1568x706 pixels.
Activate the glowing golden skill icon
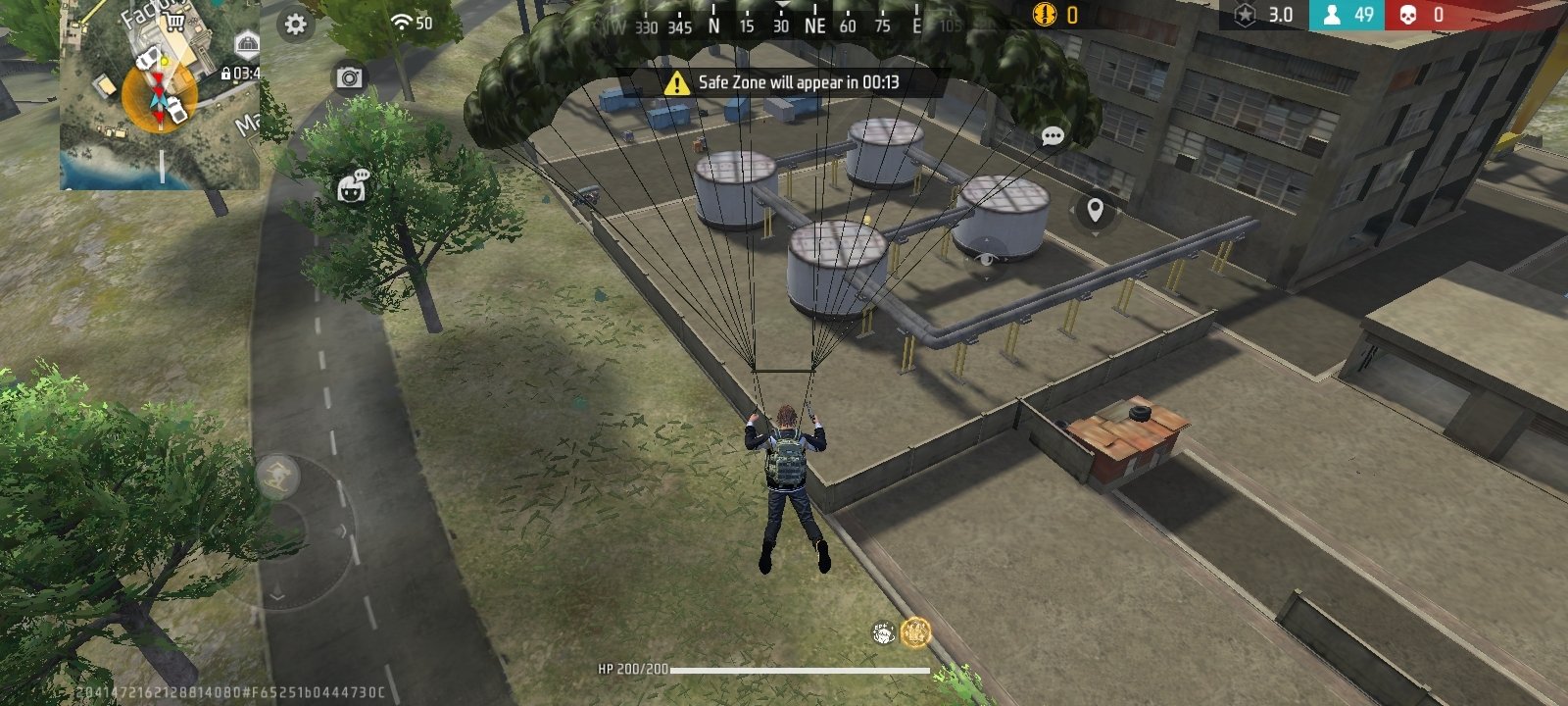(x=915, y=632)
